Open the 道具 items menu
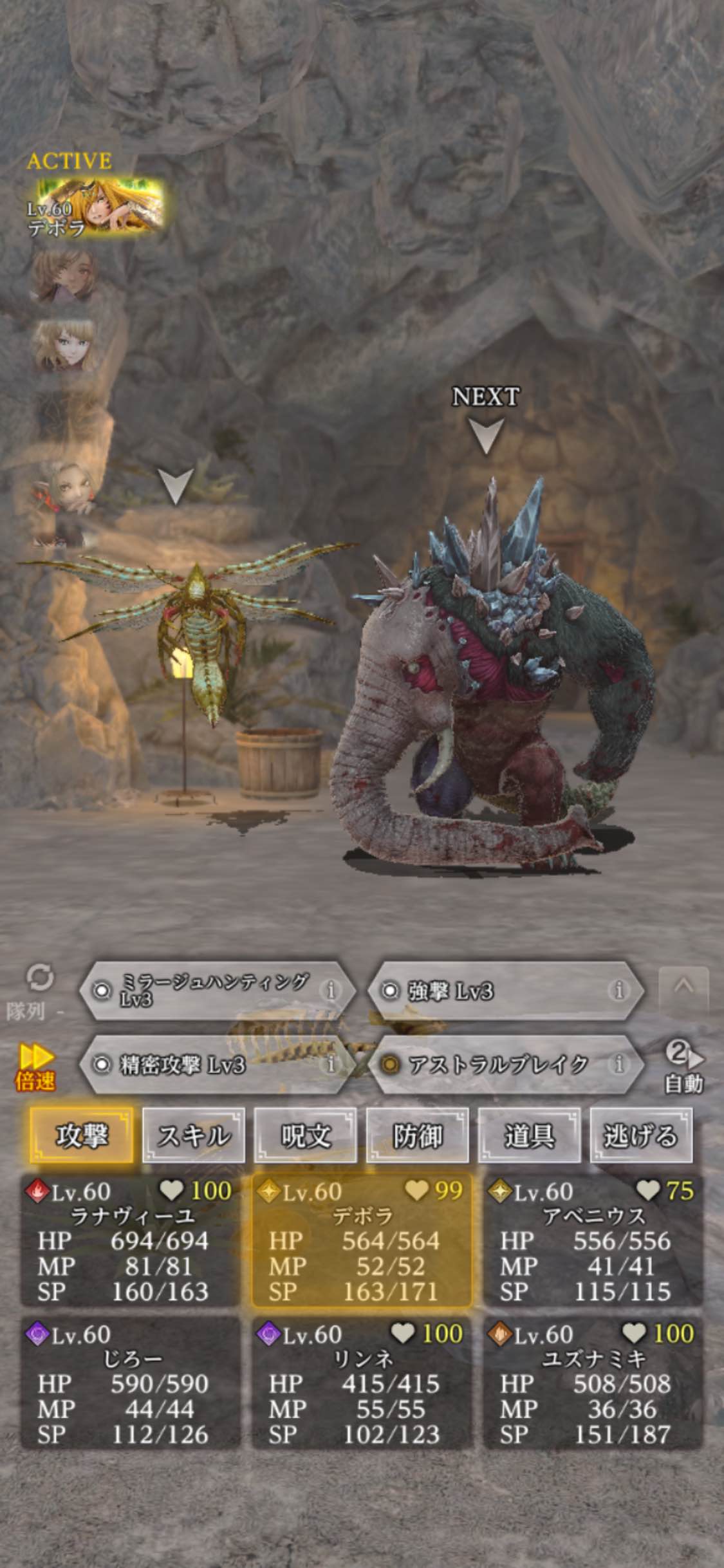The width and height of the screenshot is (724, 1568). 529,1135
